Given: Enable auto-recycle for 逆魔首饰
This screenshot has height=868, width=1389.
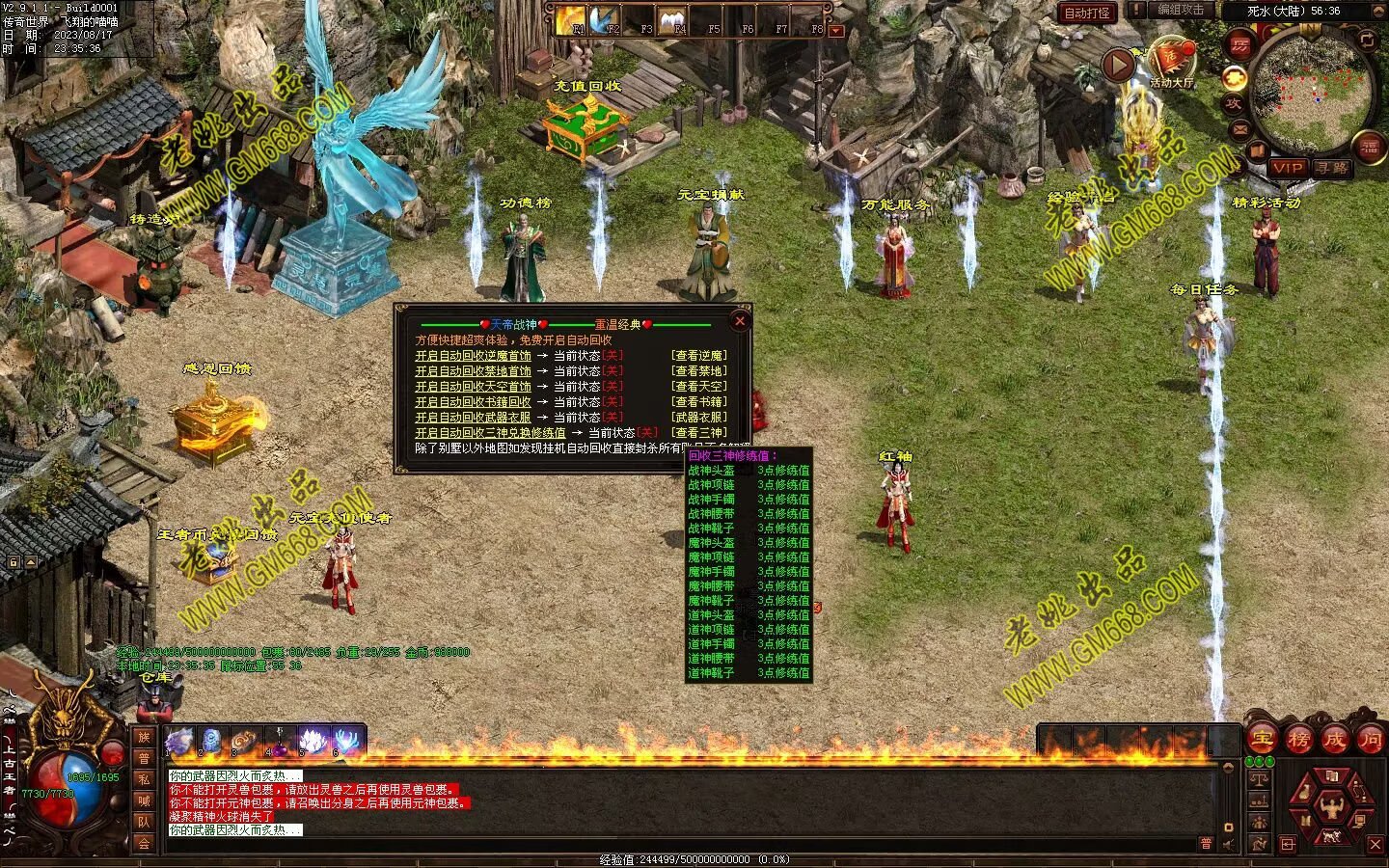Looking at the screenshot, I should (x=473, y=356).
